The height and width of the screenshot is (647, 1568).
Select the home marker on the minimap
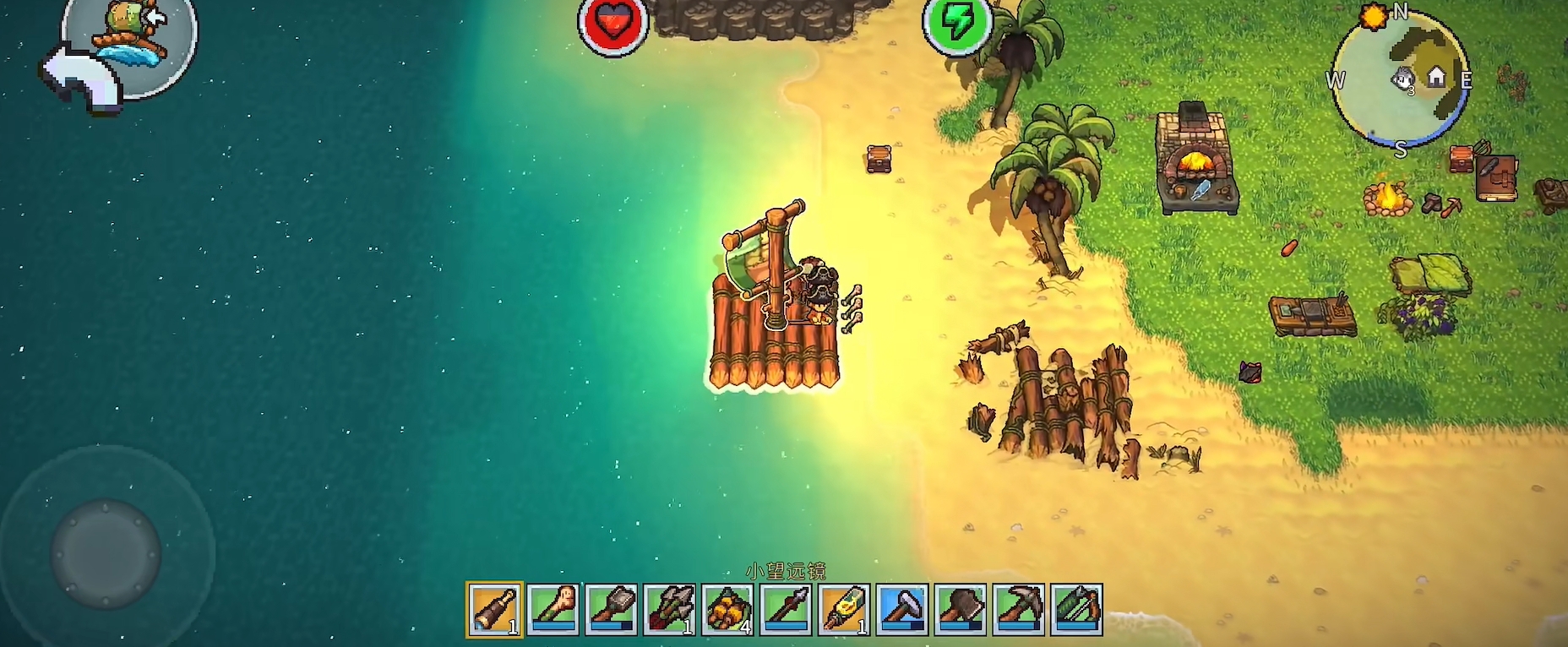point(1436,78)
